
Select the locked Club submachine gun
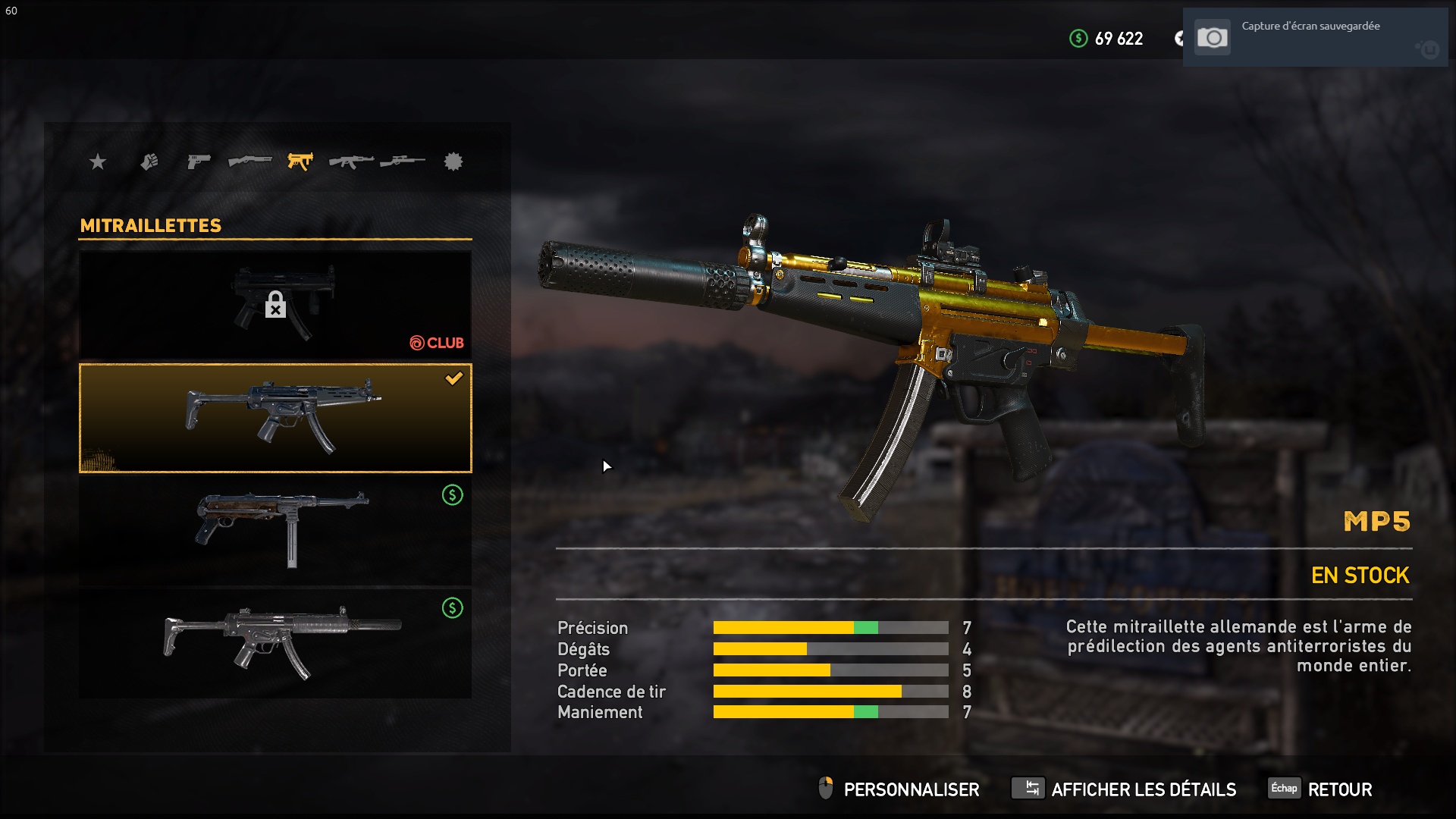click(275, 305)
